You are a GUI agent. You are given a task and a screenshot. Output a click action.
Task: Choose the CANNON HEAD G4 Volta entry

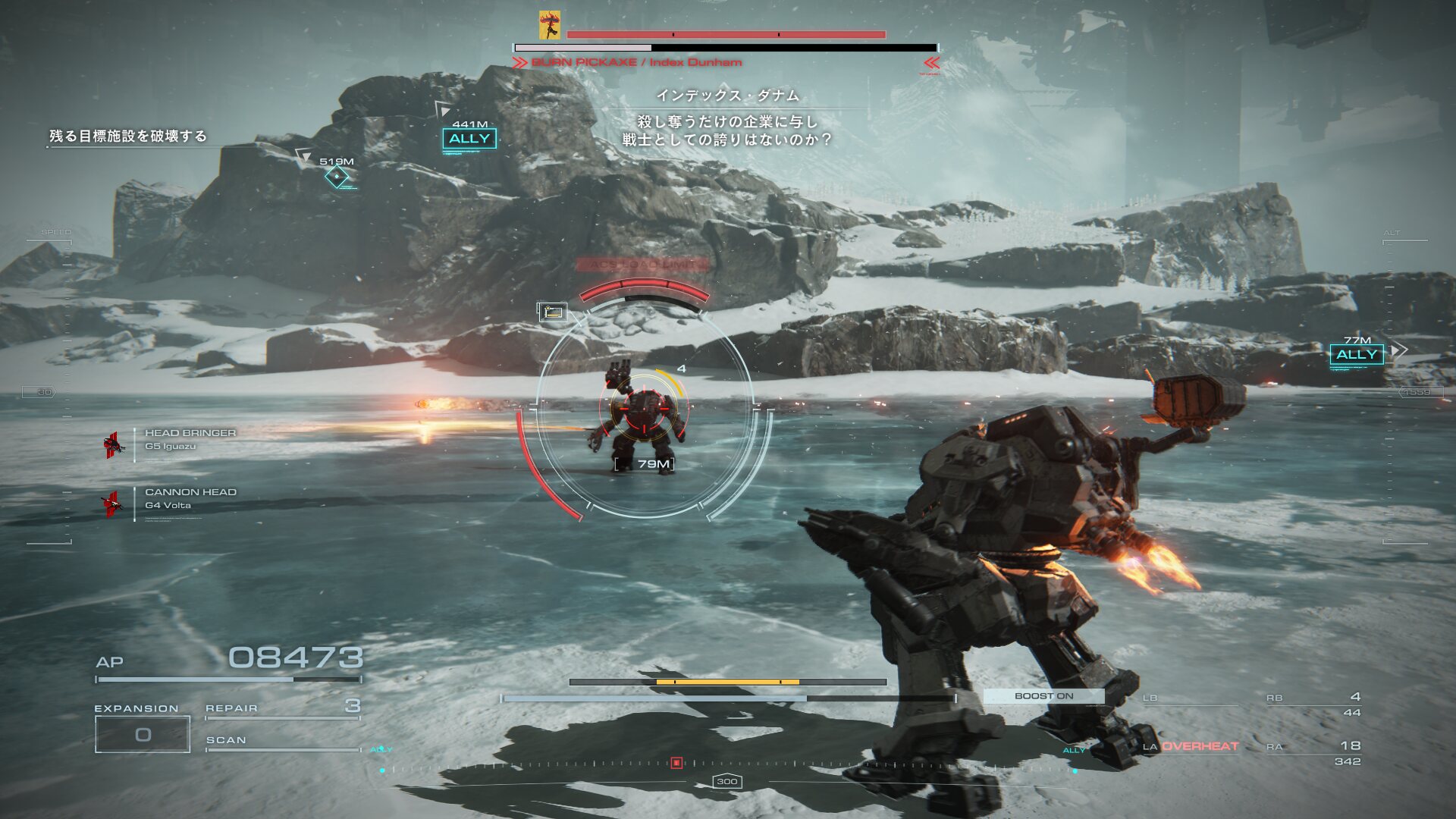(190, 498)
